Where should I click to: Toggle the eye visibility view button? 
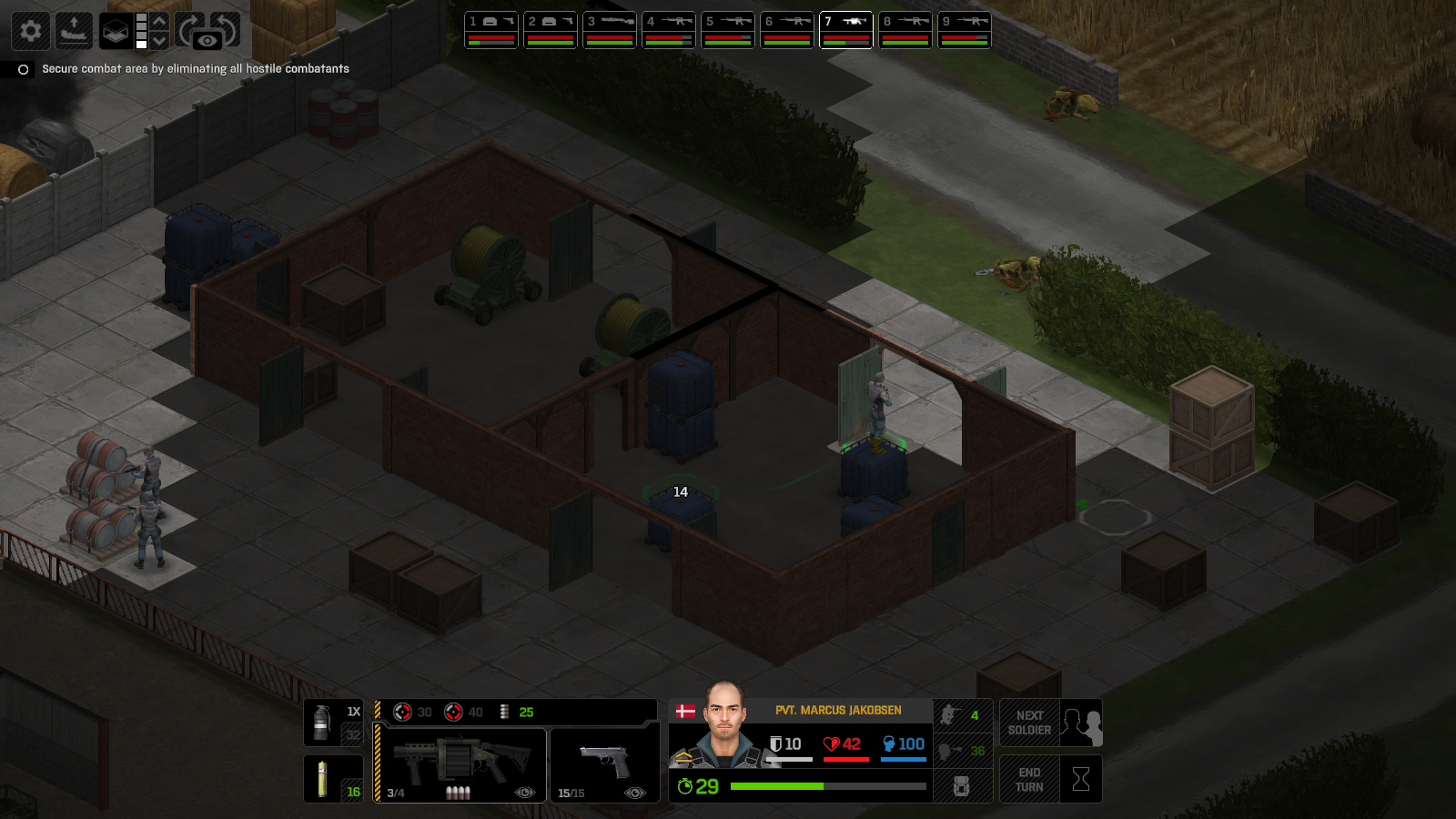point(207,41)
